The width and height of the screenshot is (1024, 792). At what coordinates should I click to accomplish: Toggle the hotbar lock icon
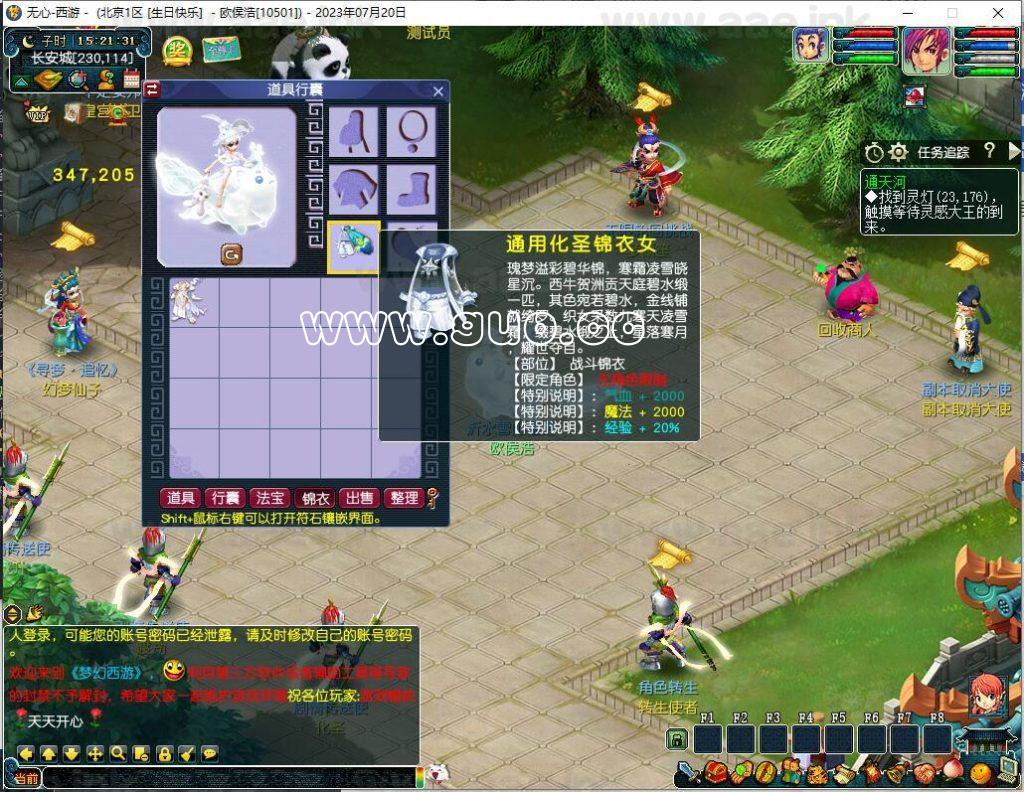point(677,739)
